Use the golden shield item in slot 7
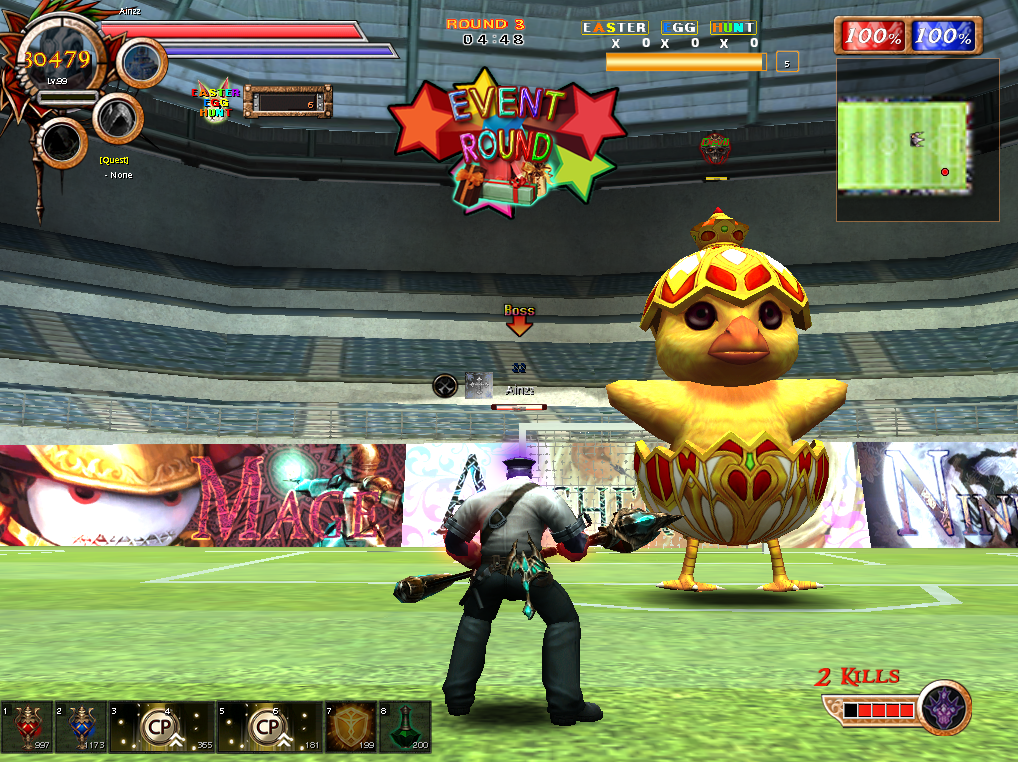Image resolution: width=1018 pixels, height=762 pixels. pyautogui.click(x=351, y=726)
